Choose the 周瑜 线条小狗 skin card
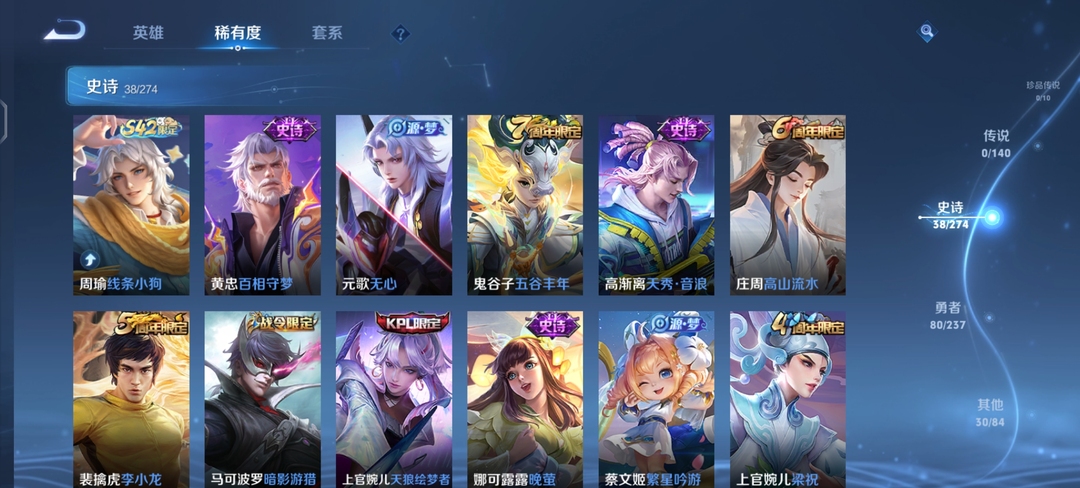1080x488 pixels. [131, 205]
